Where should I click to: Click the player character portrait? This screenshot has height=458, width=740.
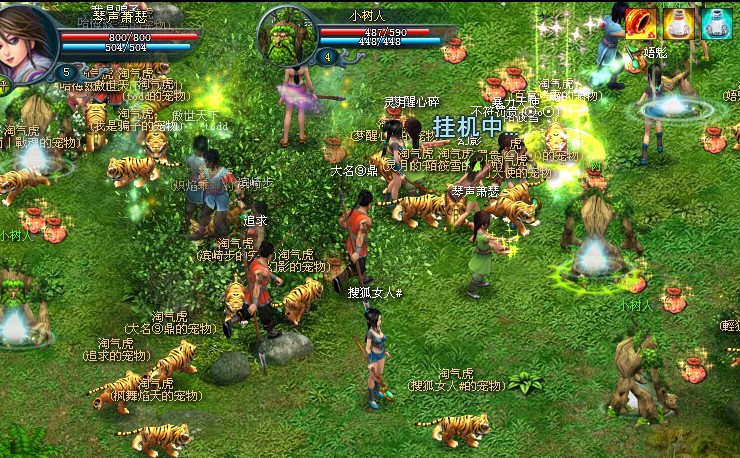tap(27, 38)
